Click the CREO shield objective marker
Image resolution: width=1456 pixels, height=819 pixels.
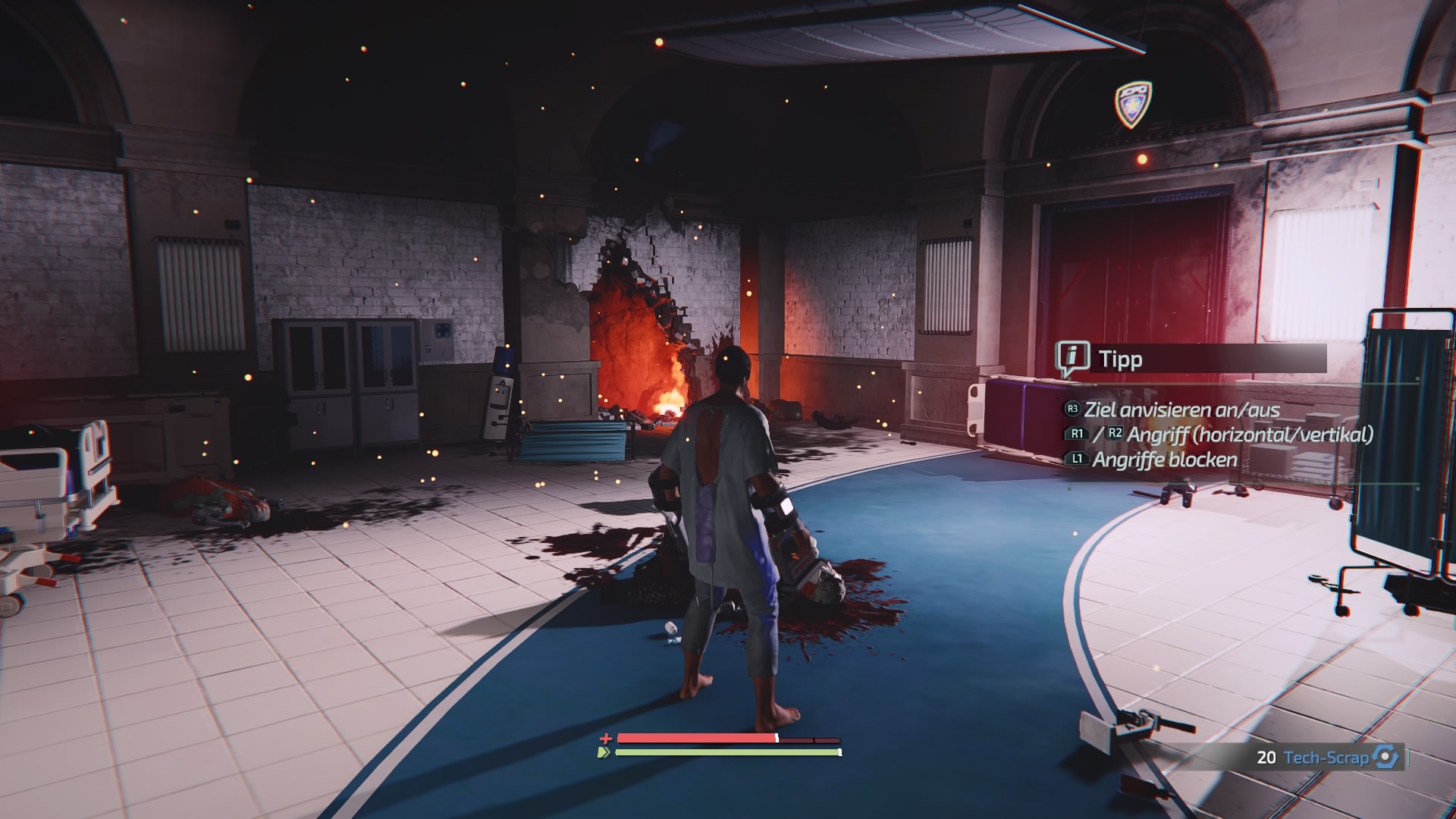point(1133,102)
